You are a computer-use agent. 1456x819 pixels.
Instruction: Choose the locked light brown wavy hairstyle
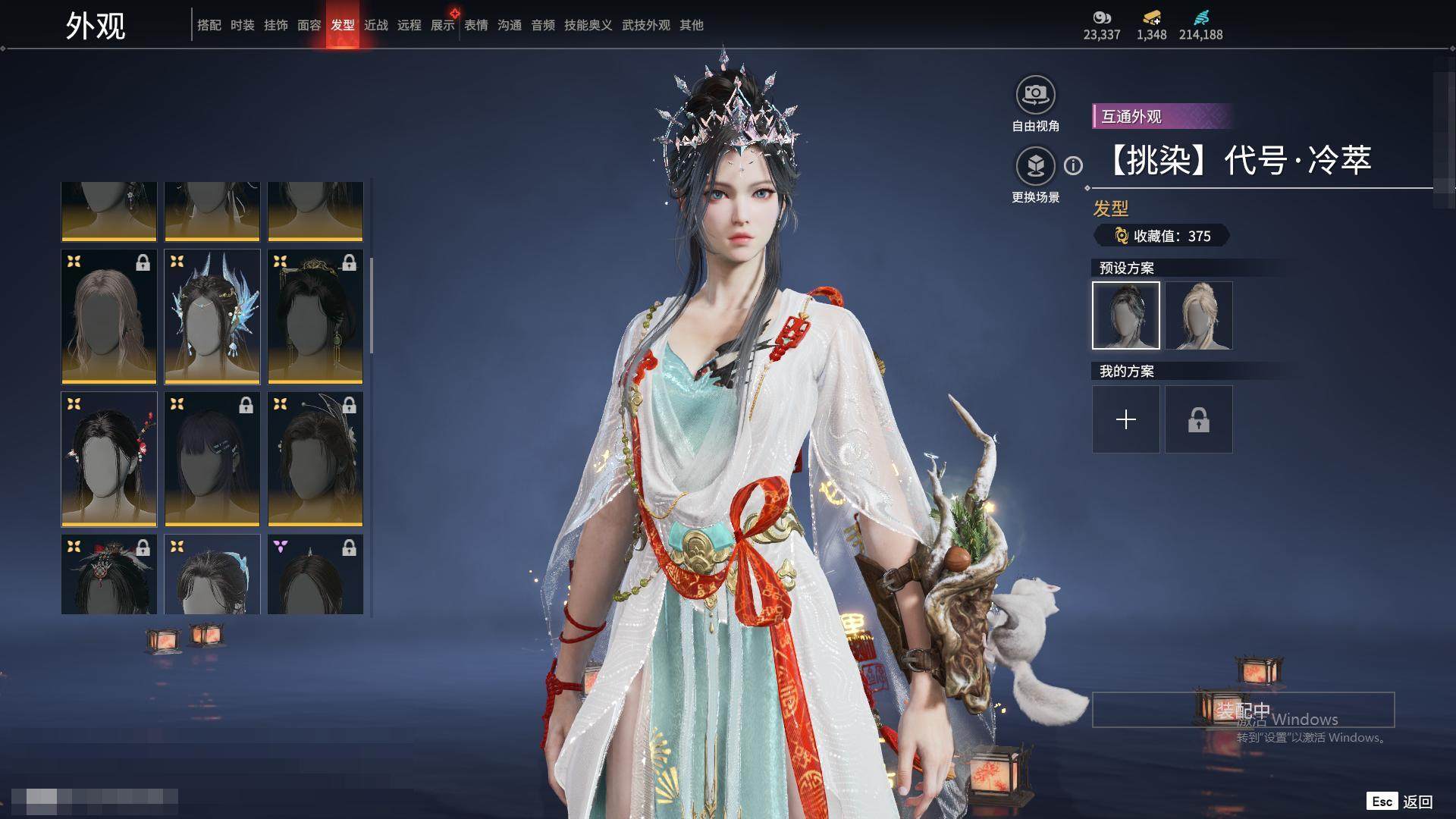tap(109, 316)
